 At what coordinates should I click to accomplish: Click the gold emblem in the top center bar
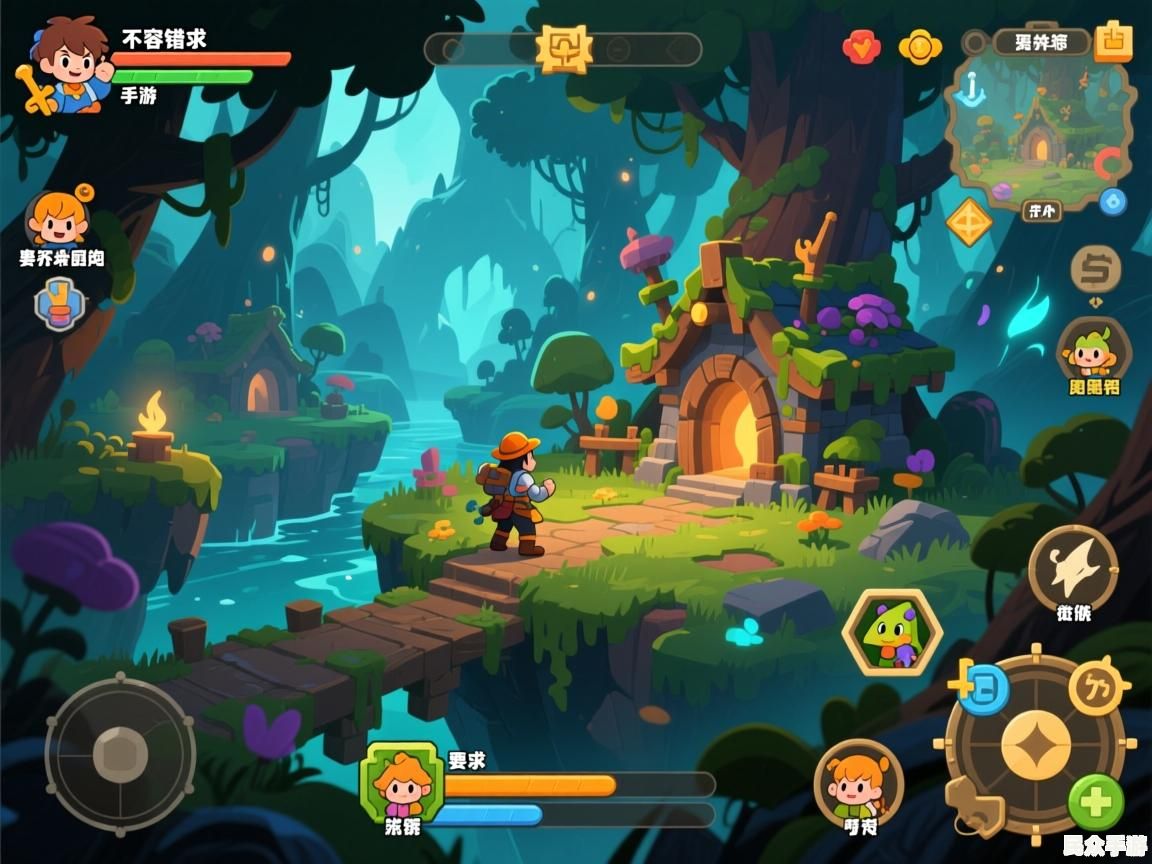(x=564, y=48)
